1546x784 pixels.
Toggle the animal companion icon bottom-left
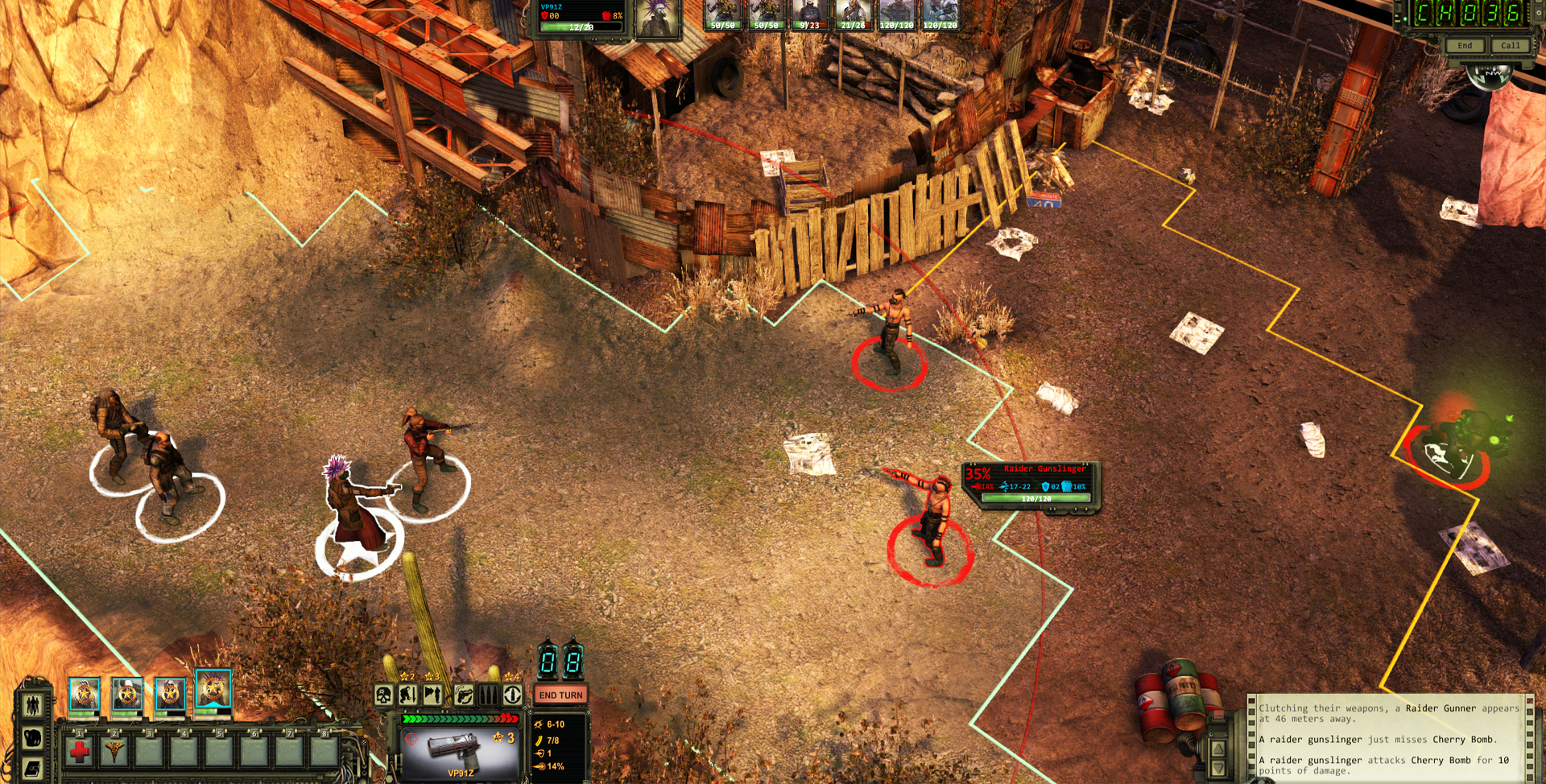pyautogui.click(x=32, y=738)
